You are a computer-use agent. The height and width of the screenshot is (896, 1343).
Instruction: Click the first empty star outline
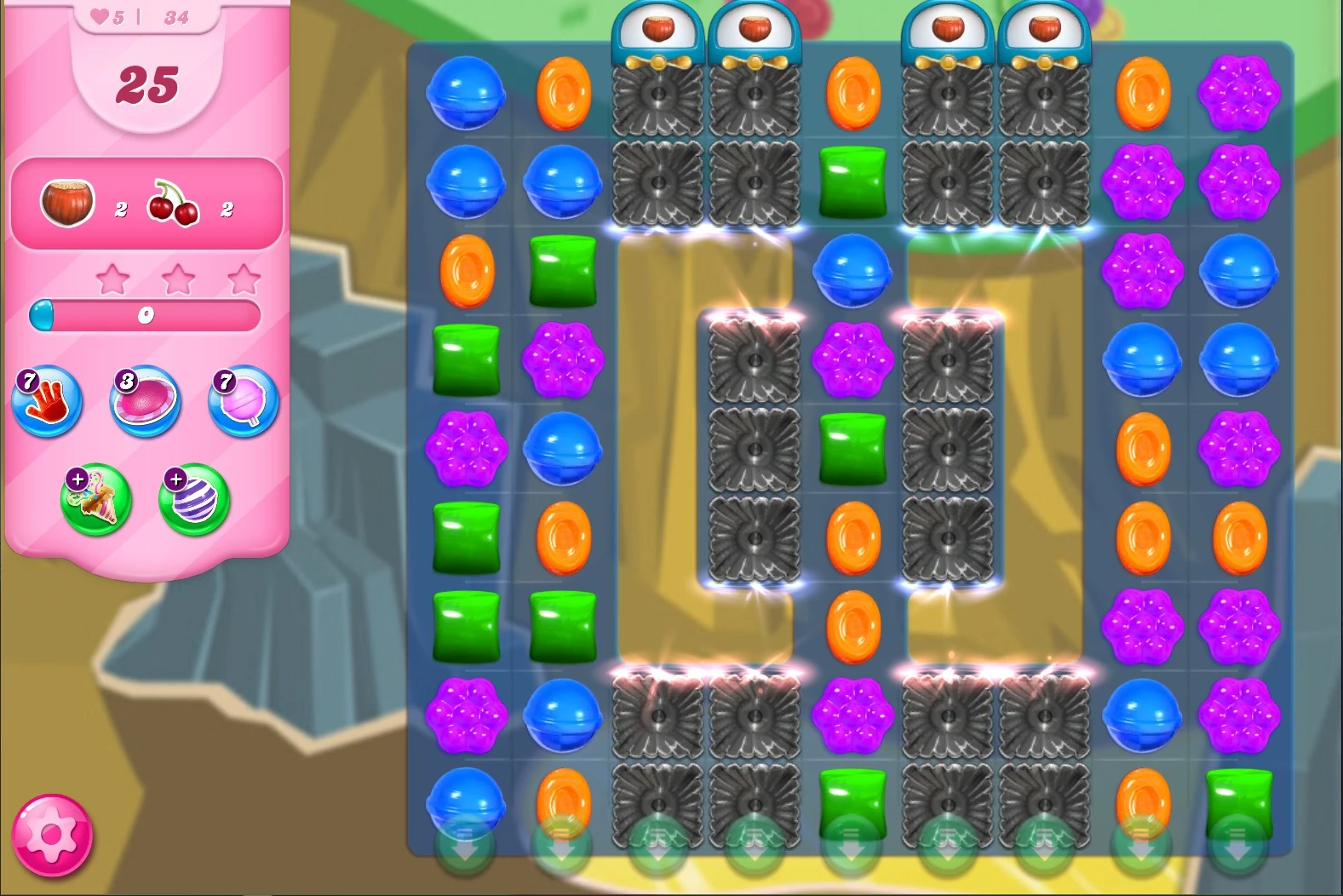click(x=112, y=279)
